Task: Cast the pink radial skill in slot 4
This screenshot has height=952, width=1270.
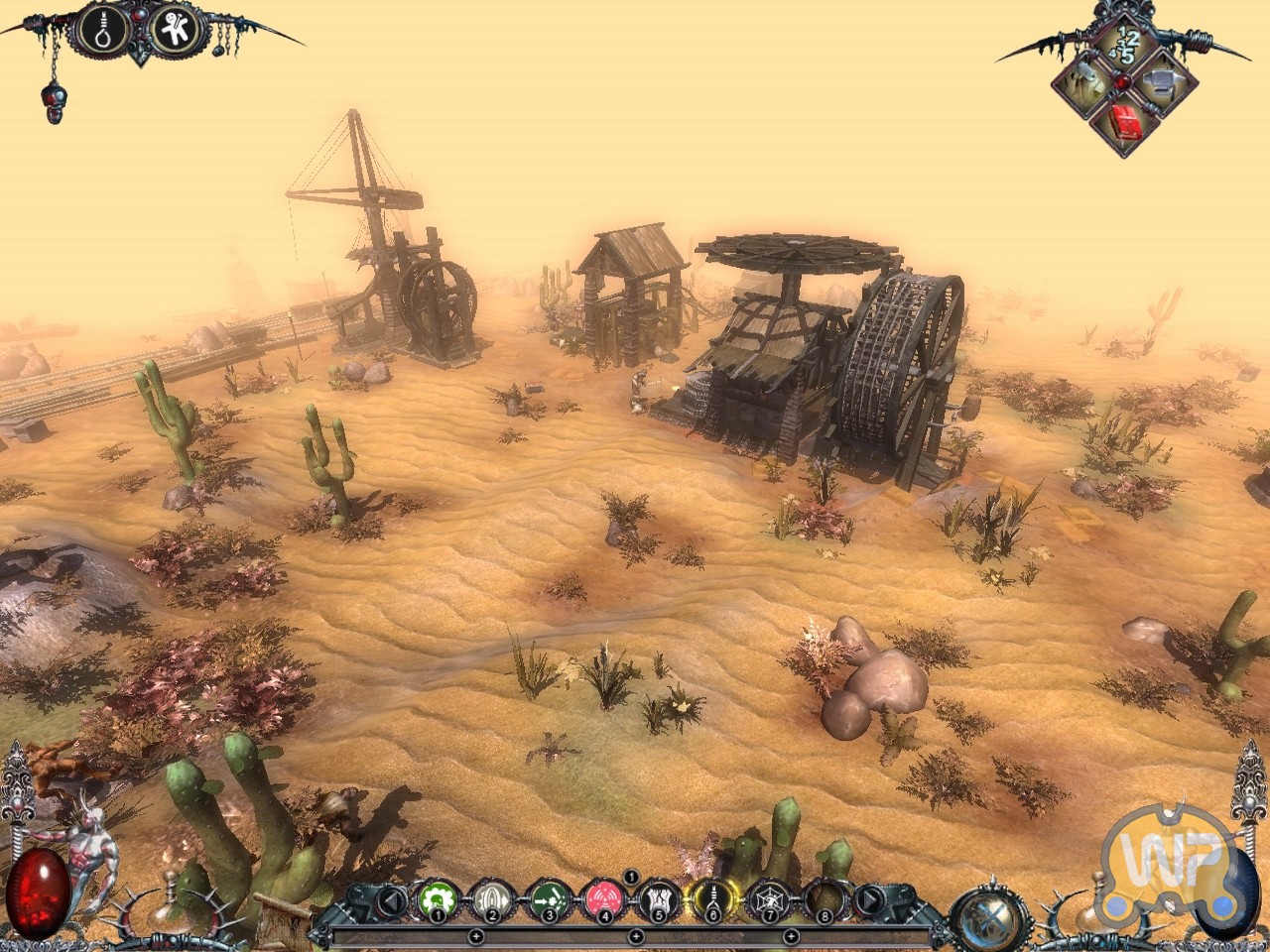Action: click(600, 899)
